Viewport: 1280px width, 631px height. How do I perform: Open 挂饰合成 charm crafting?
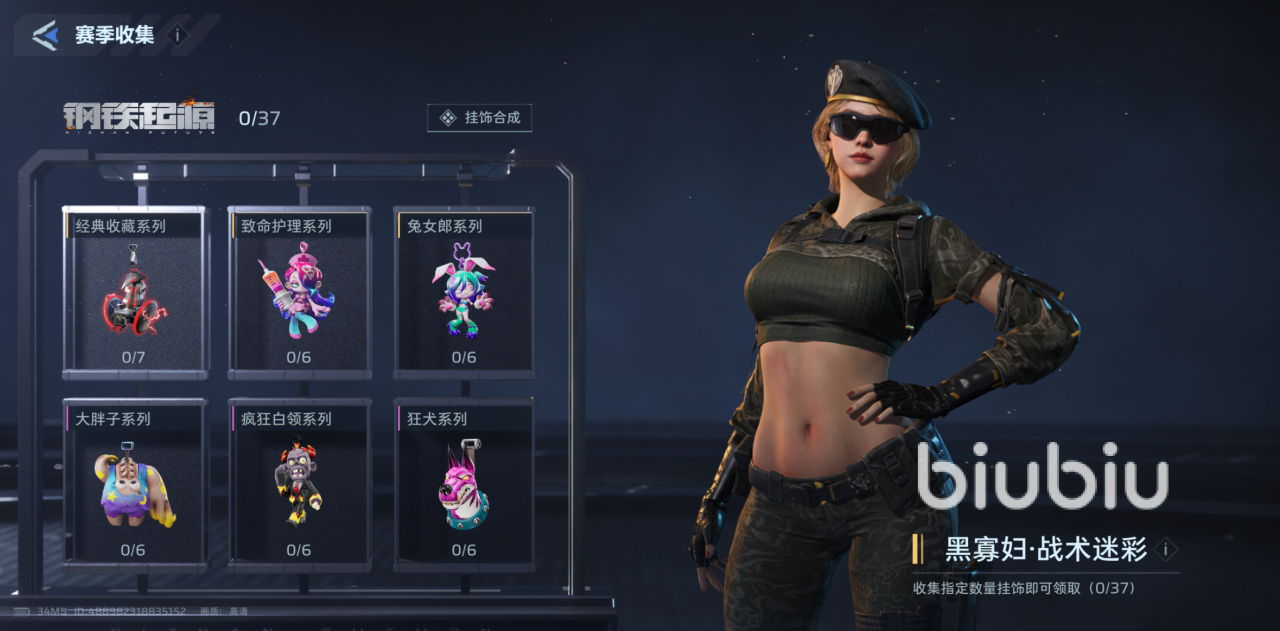480,118
